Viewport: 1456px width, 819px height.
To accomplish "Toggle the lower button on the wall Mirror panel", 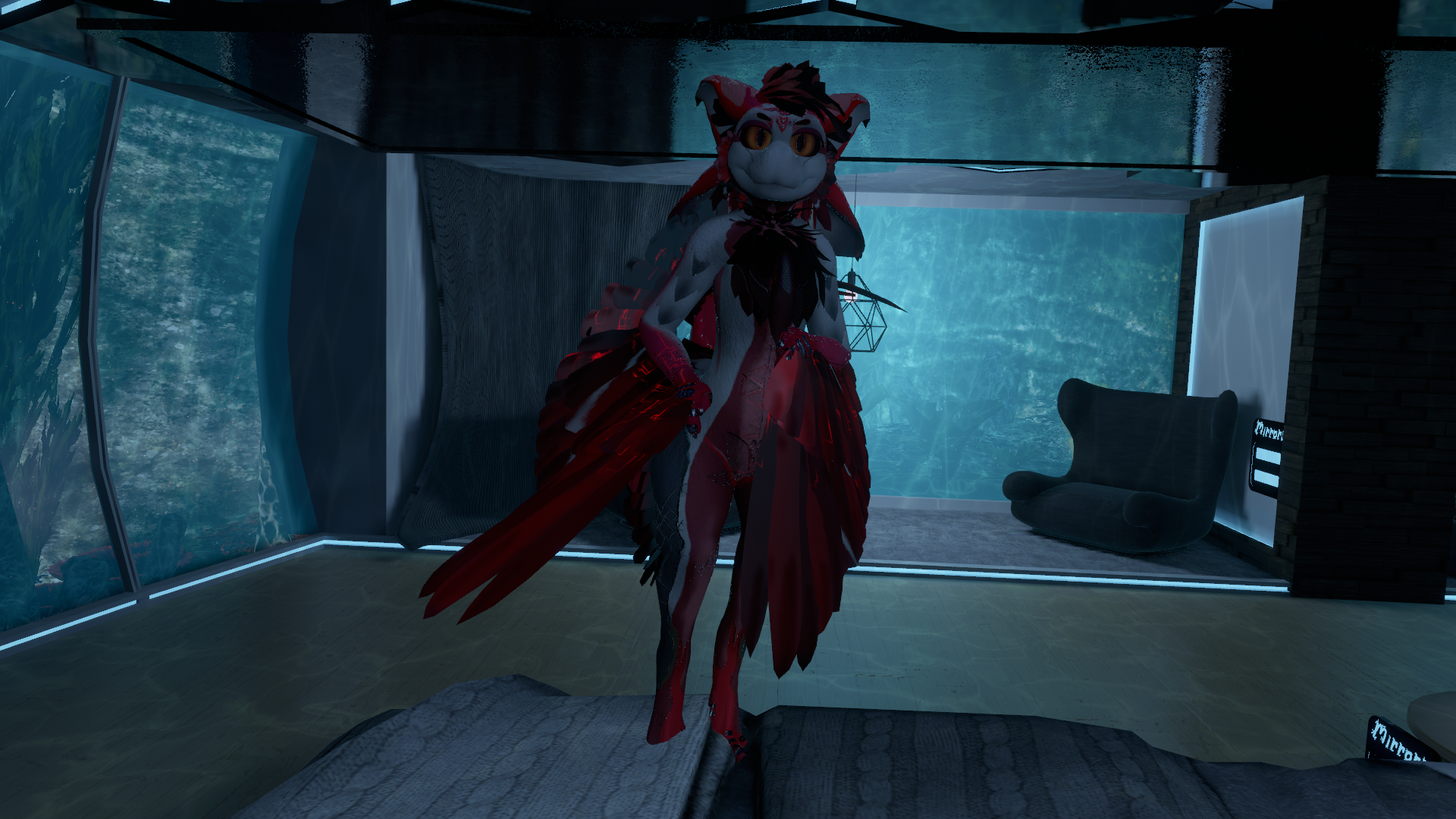I will pyautogui.click(x=1268, y=478).
